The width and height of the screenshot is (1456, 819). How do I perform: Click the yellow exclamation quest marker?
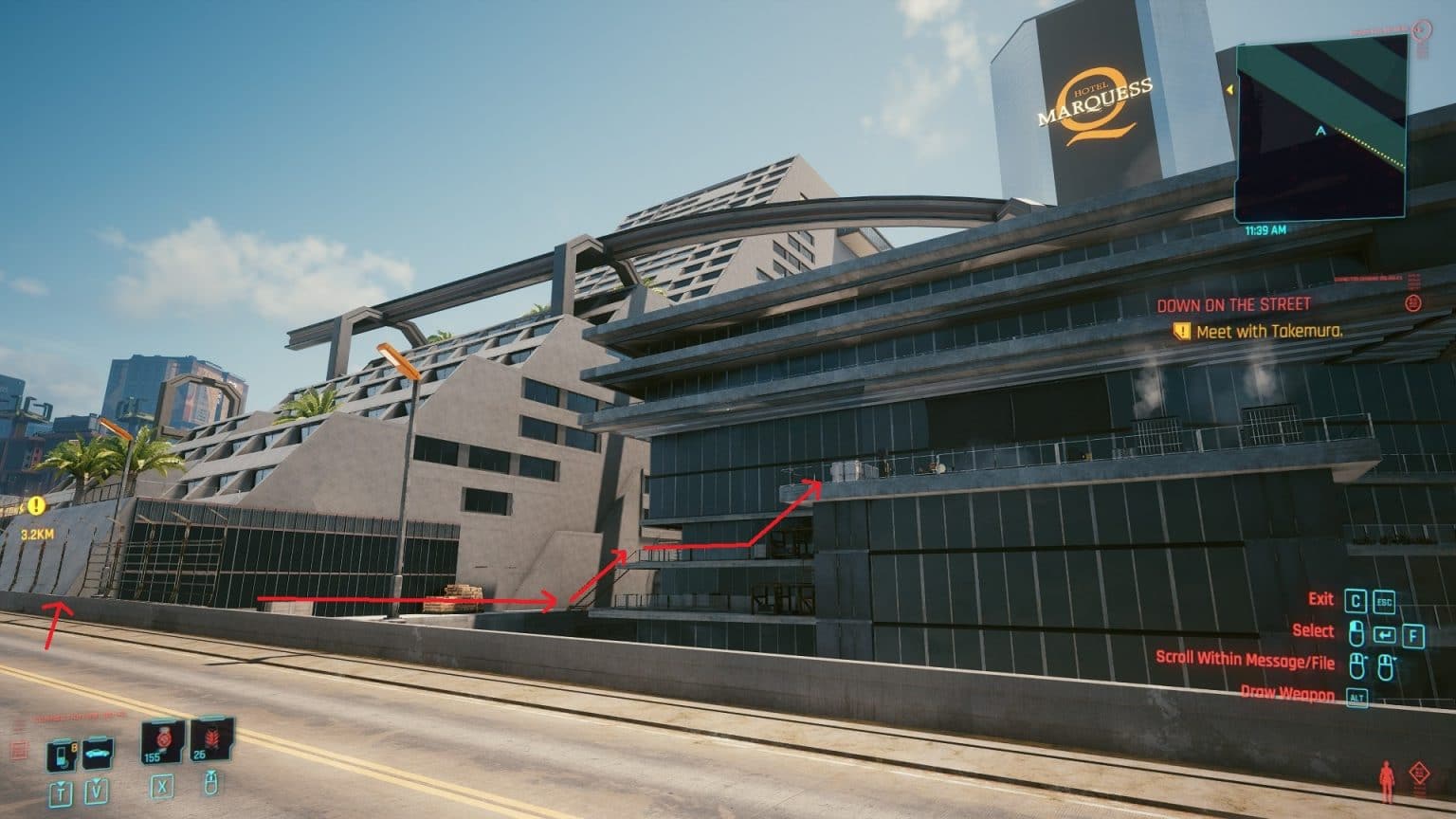click(35, 505)
